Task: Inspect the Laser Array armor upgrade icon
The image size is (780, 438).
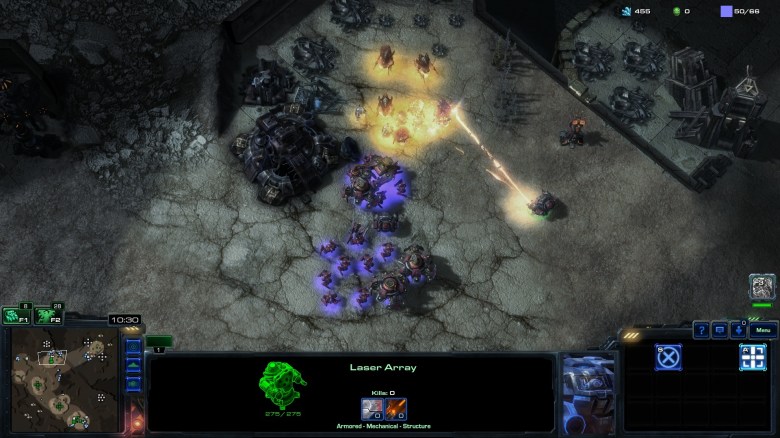Action: click(x=373, y=408)
